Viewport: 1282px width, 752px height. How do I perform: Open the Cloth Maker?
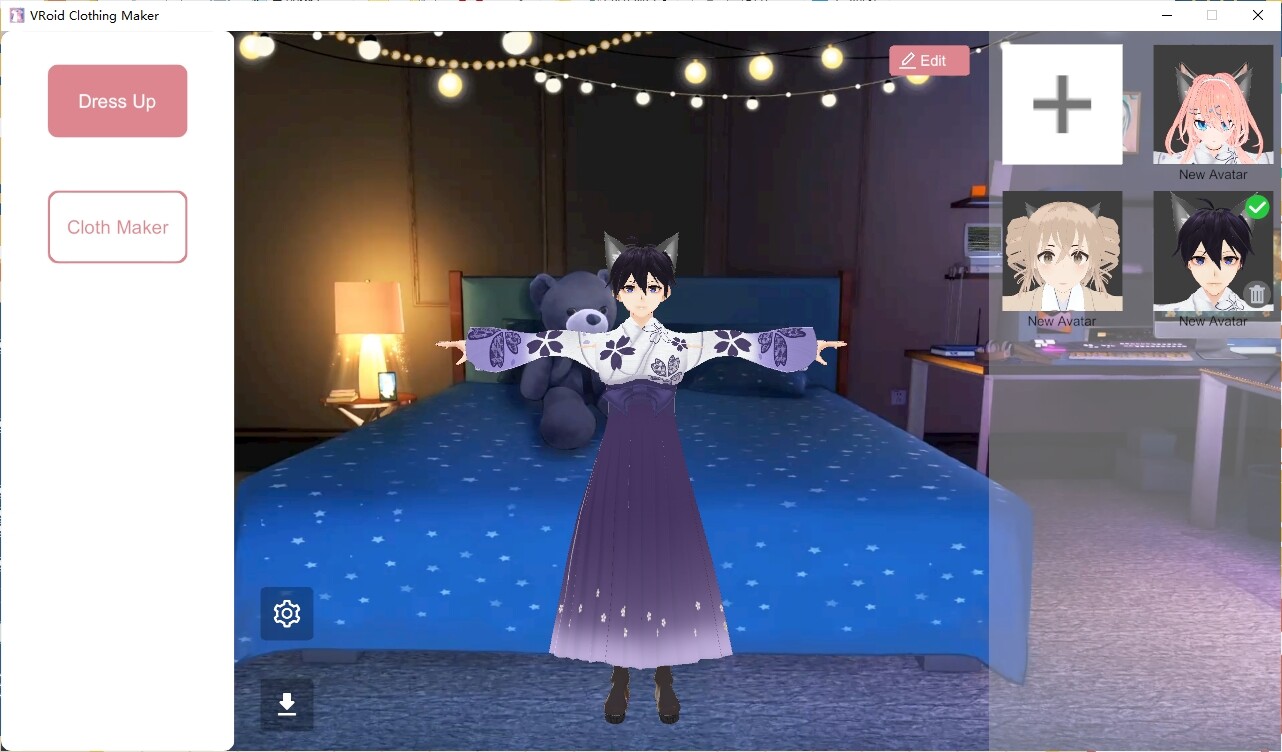point(117,227)
